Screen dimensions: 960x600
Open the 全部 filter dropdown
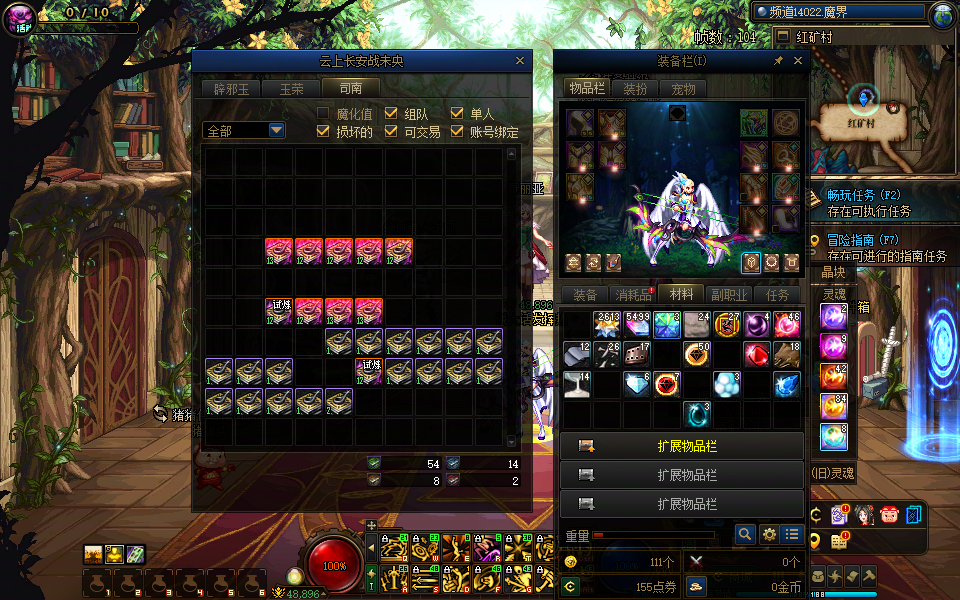tap(276, 131)
